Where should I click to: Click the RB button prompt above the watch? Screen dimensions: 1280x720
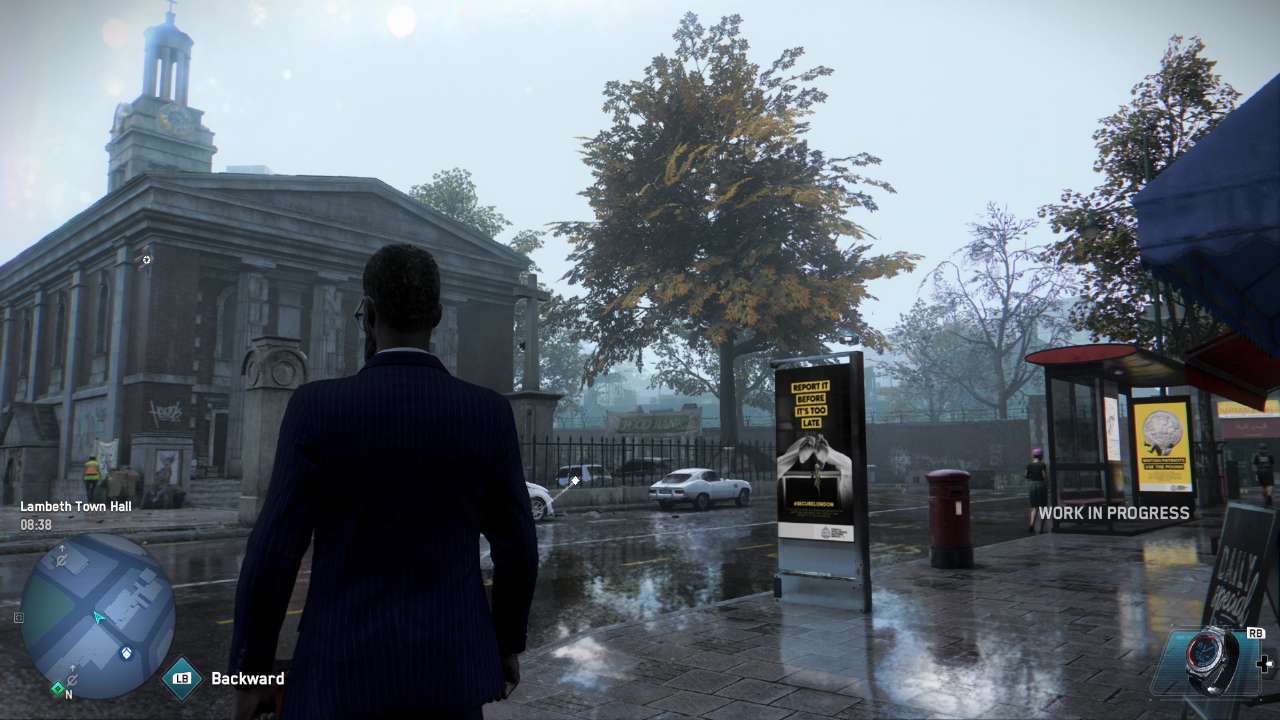(1255, 633)
